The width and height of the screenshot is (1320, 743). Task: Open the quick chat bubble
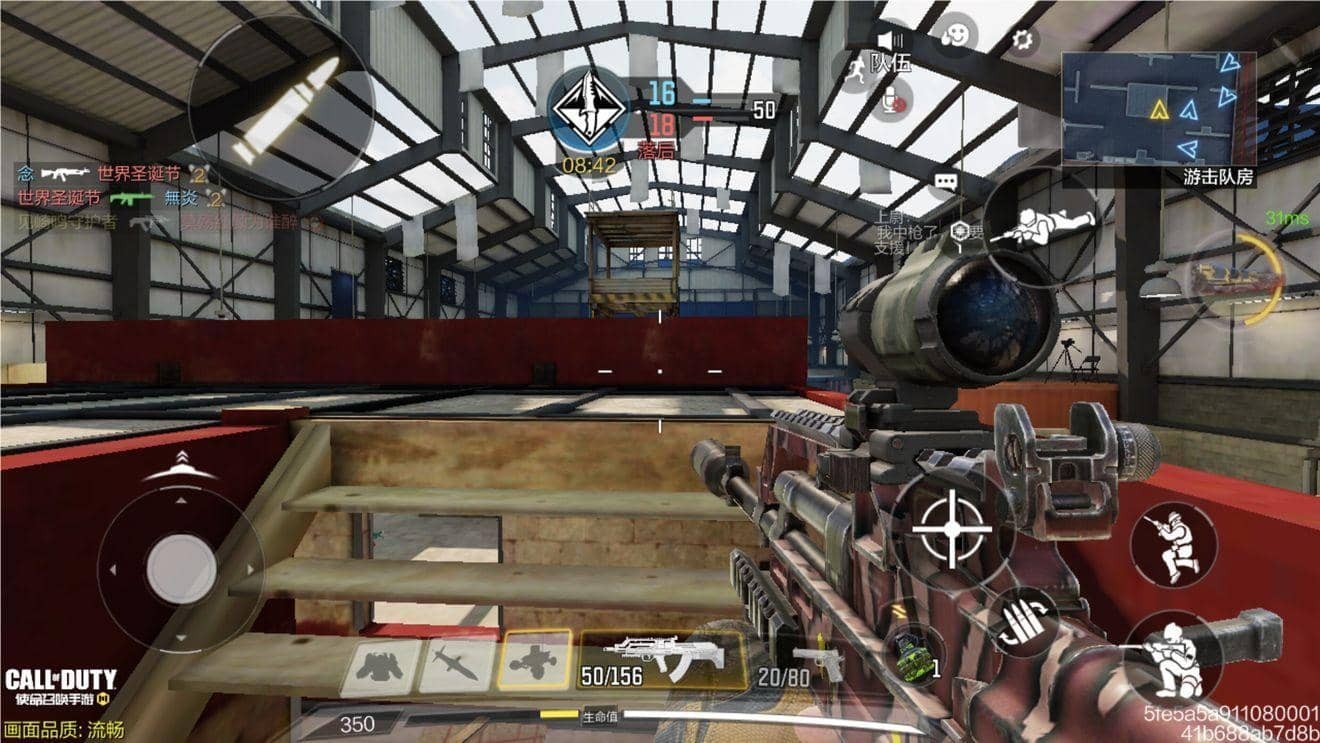945,182
